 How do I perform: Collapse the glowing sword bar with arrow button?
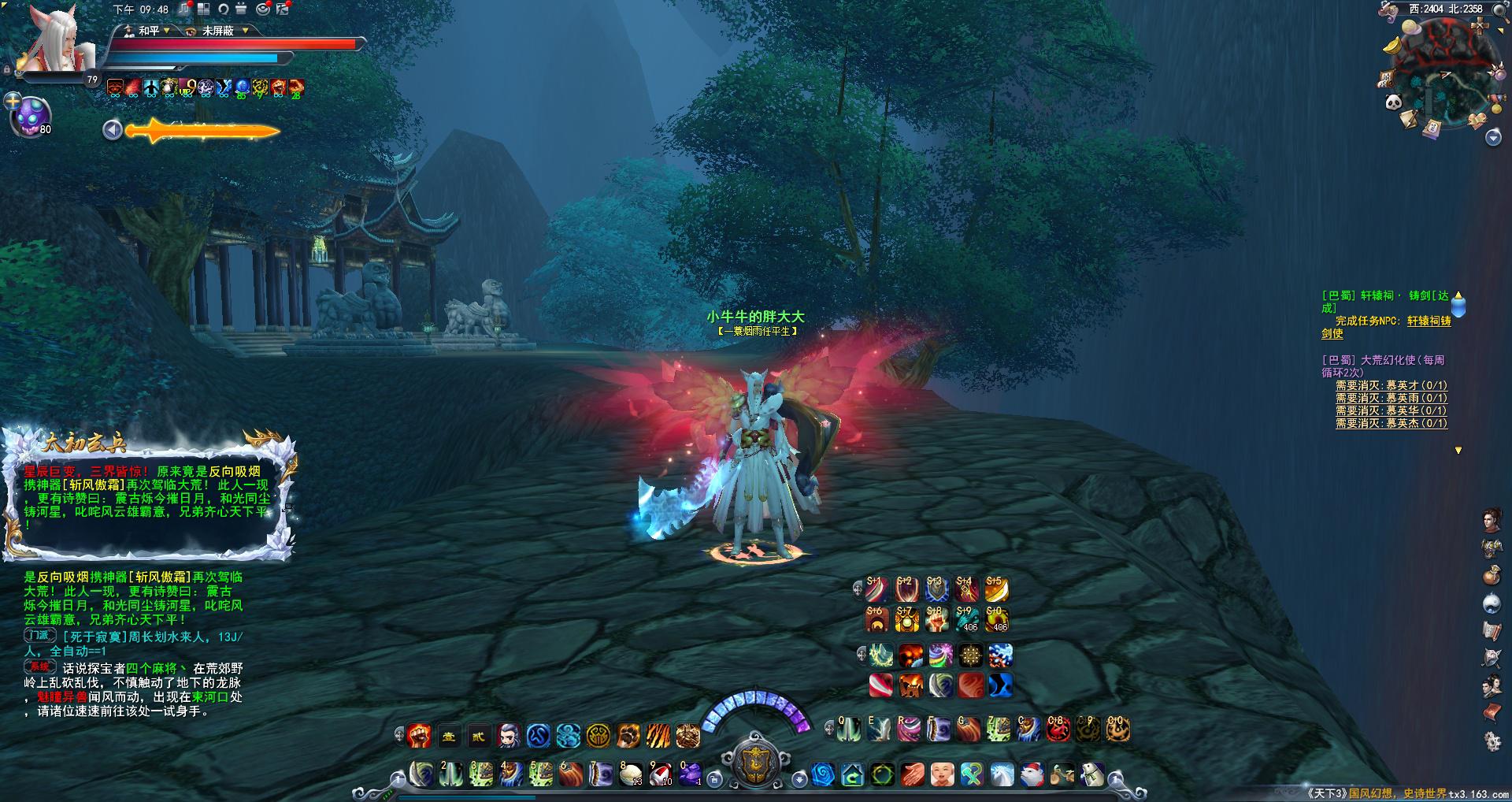113,130
